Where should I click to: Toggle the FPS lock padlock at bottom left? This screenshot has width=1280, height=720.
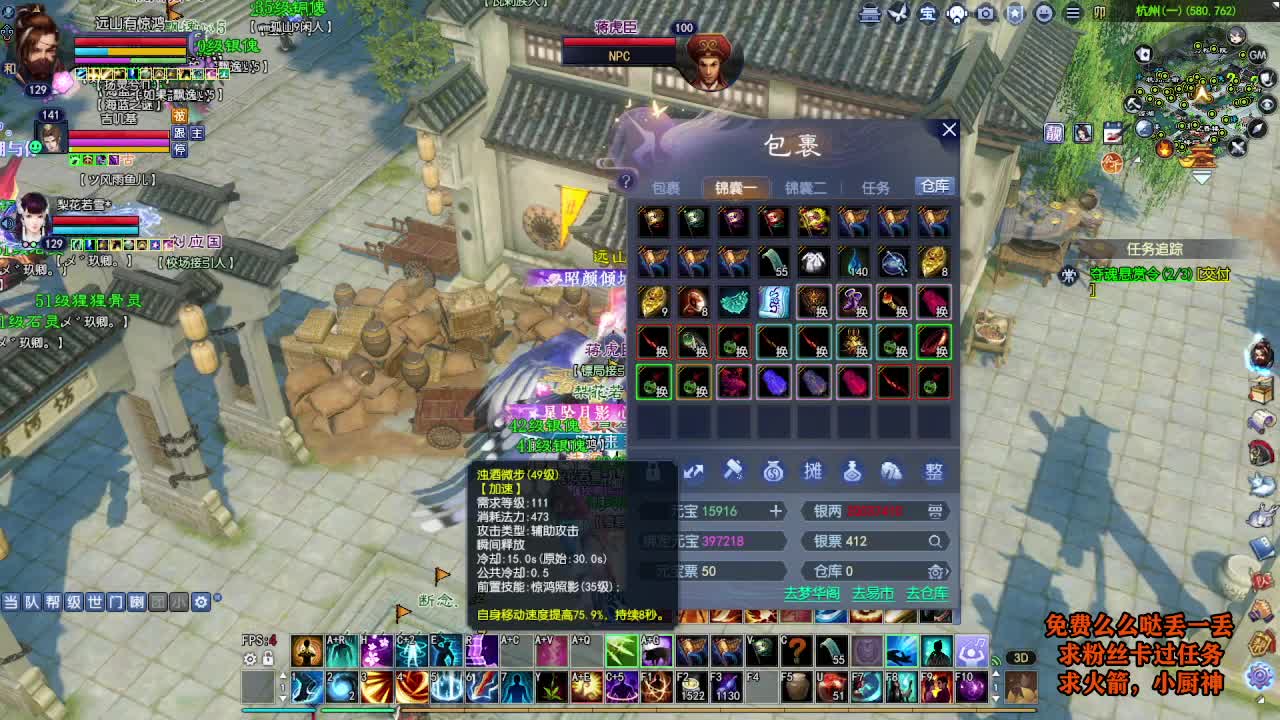[x=268, y=659]
